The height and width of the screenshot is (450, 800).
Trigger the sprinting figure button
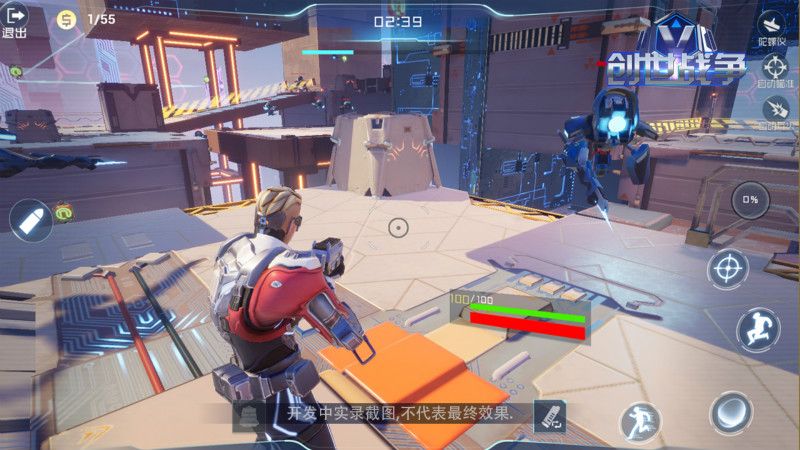(x=640, y=421)
